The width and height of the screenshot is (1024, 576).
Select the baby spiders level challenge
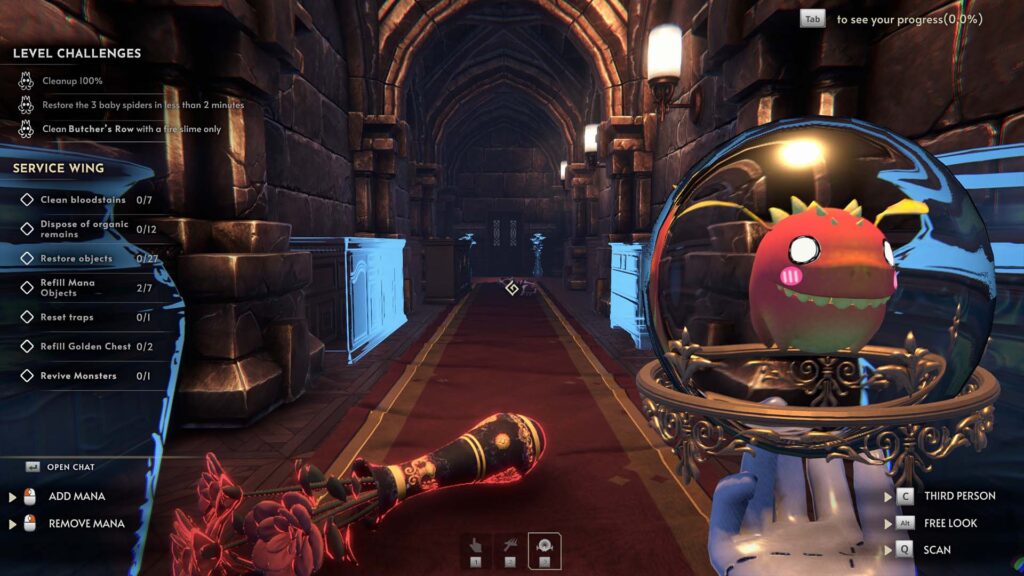(142, 105)
